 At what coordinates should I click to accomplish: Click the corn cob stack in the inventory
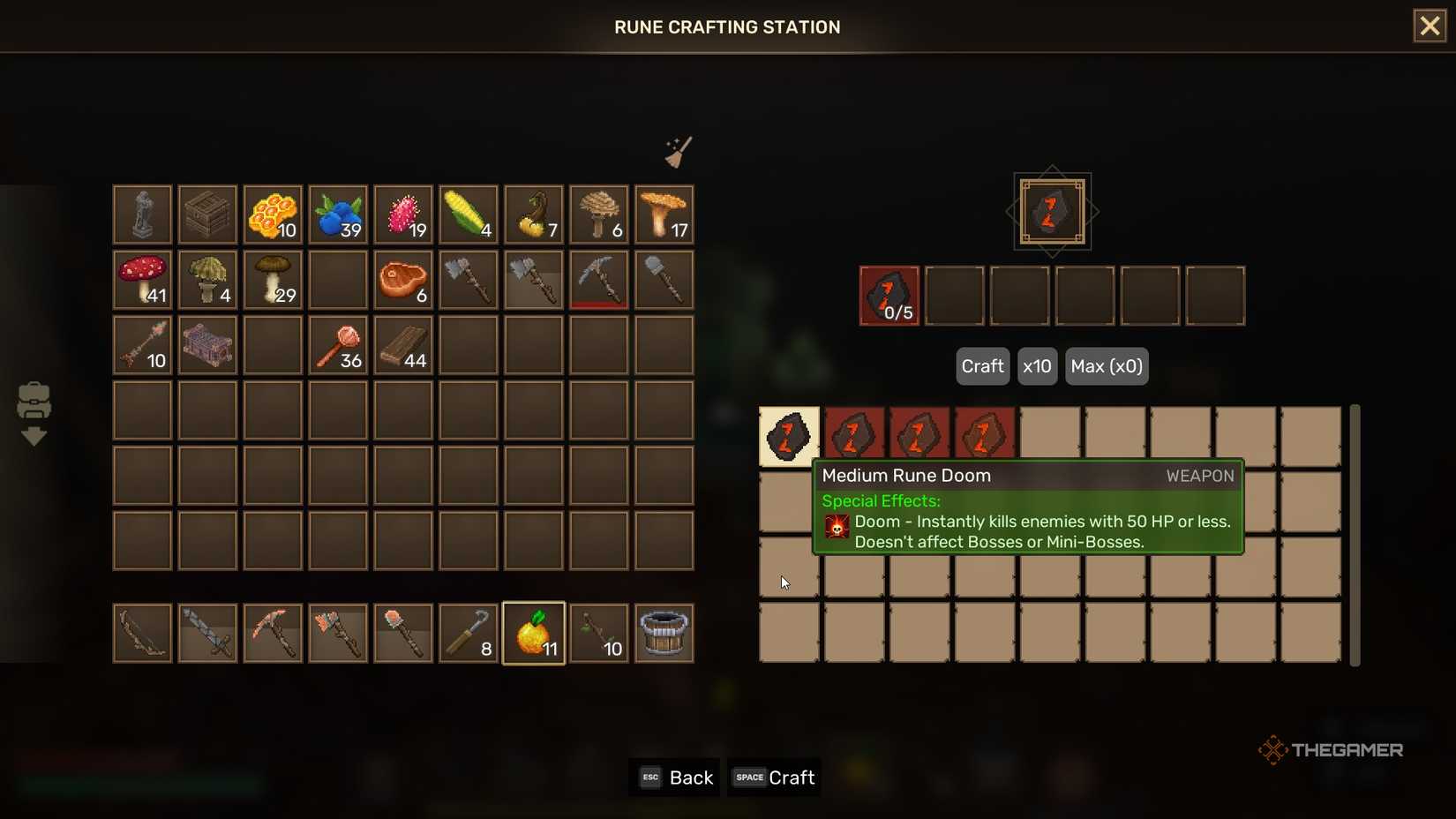click(x=469, y=214)
